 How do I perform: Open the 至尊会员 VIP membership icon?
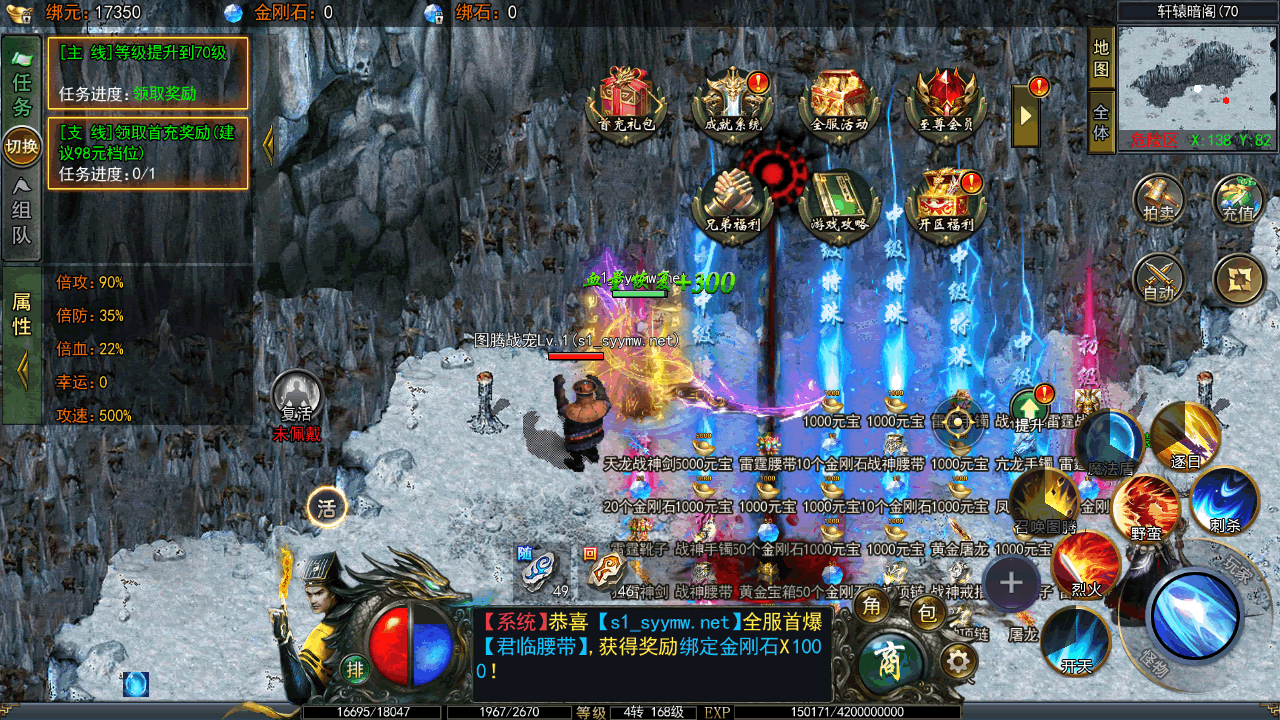click(945, 101)
